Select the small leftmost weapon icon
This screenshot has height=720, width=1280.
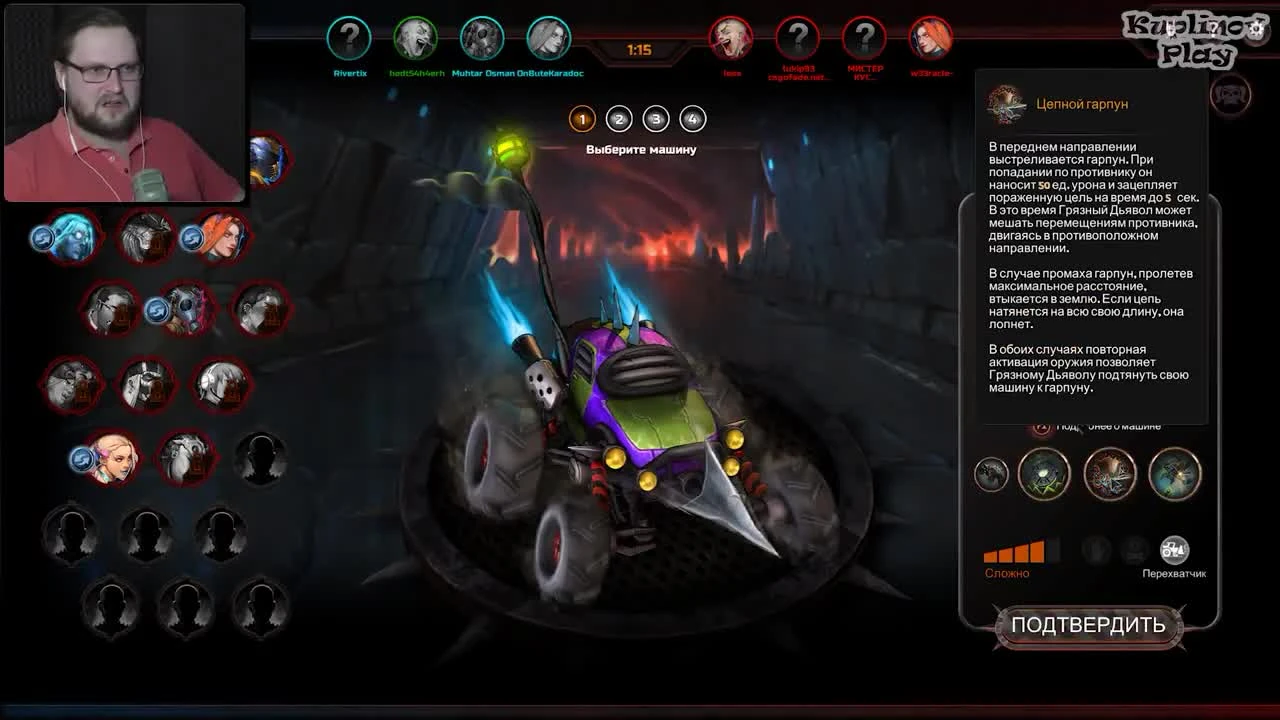(990, 475)
